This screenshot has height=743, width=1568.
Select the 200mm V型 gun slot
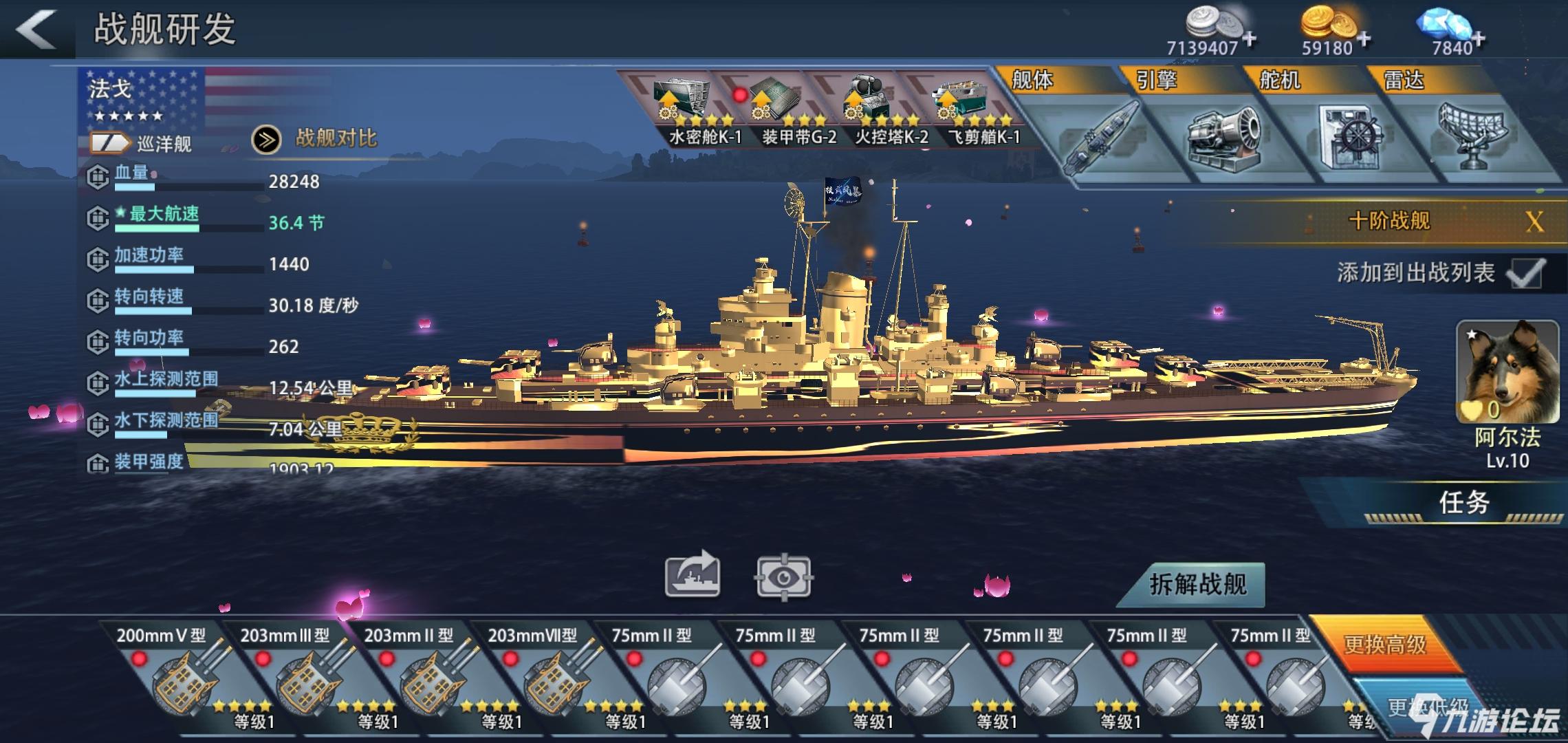(x=180, y=674)
